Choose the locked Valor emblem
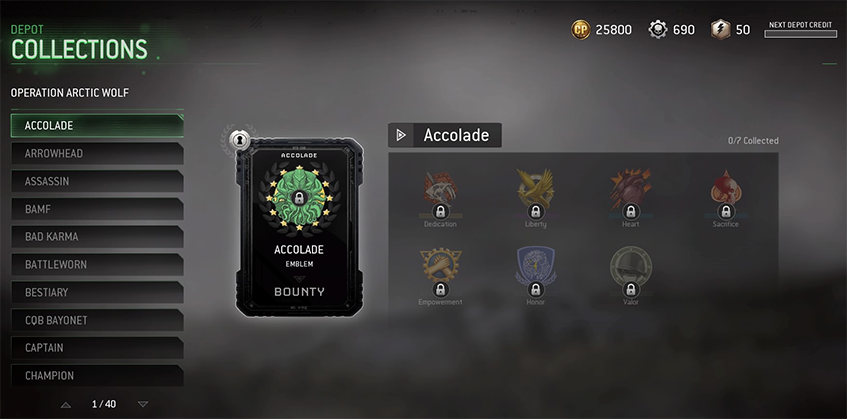The image size is (847, 419). [x=631, y=272]
